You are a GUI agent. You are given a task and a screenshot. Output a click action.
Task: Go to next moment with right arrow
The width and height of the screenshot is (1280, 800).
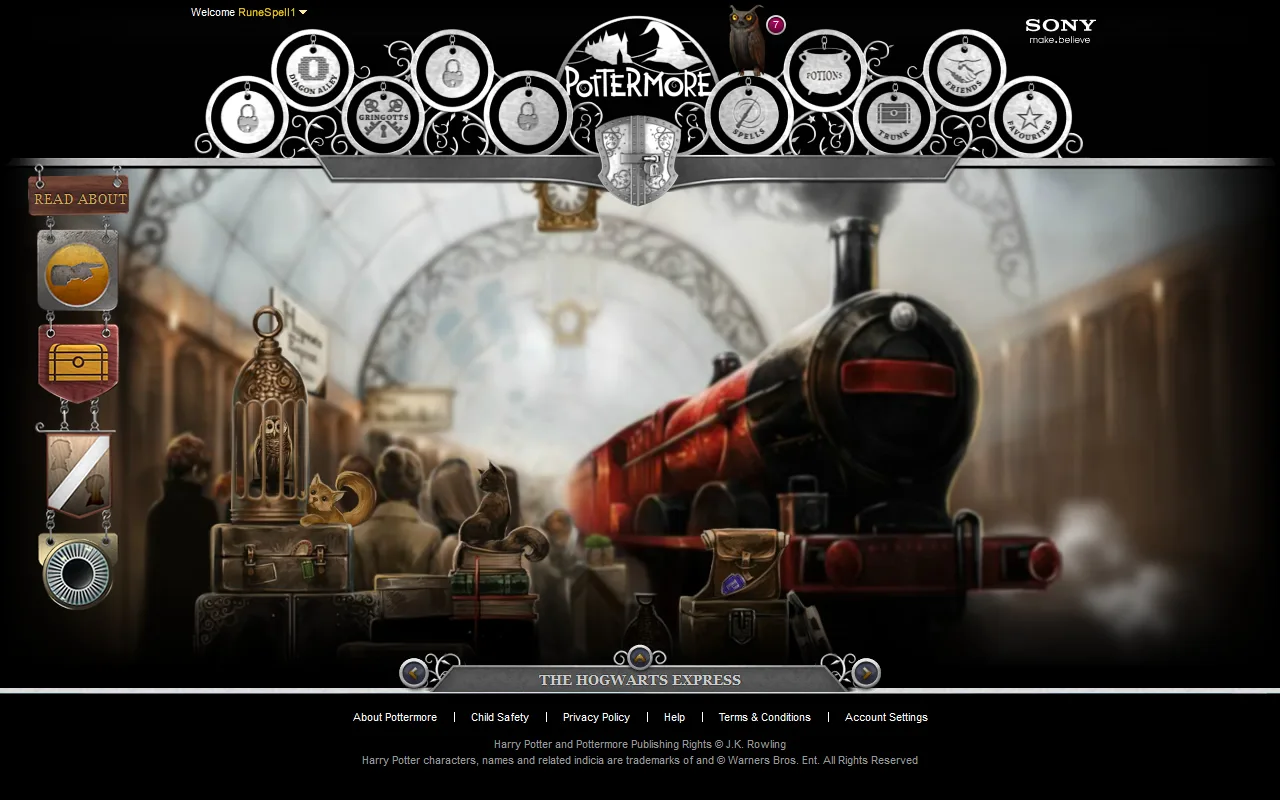tap(864, 673)
